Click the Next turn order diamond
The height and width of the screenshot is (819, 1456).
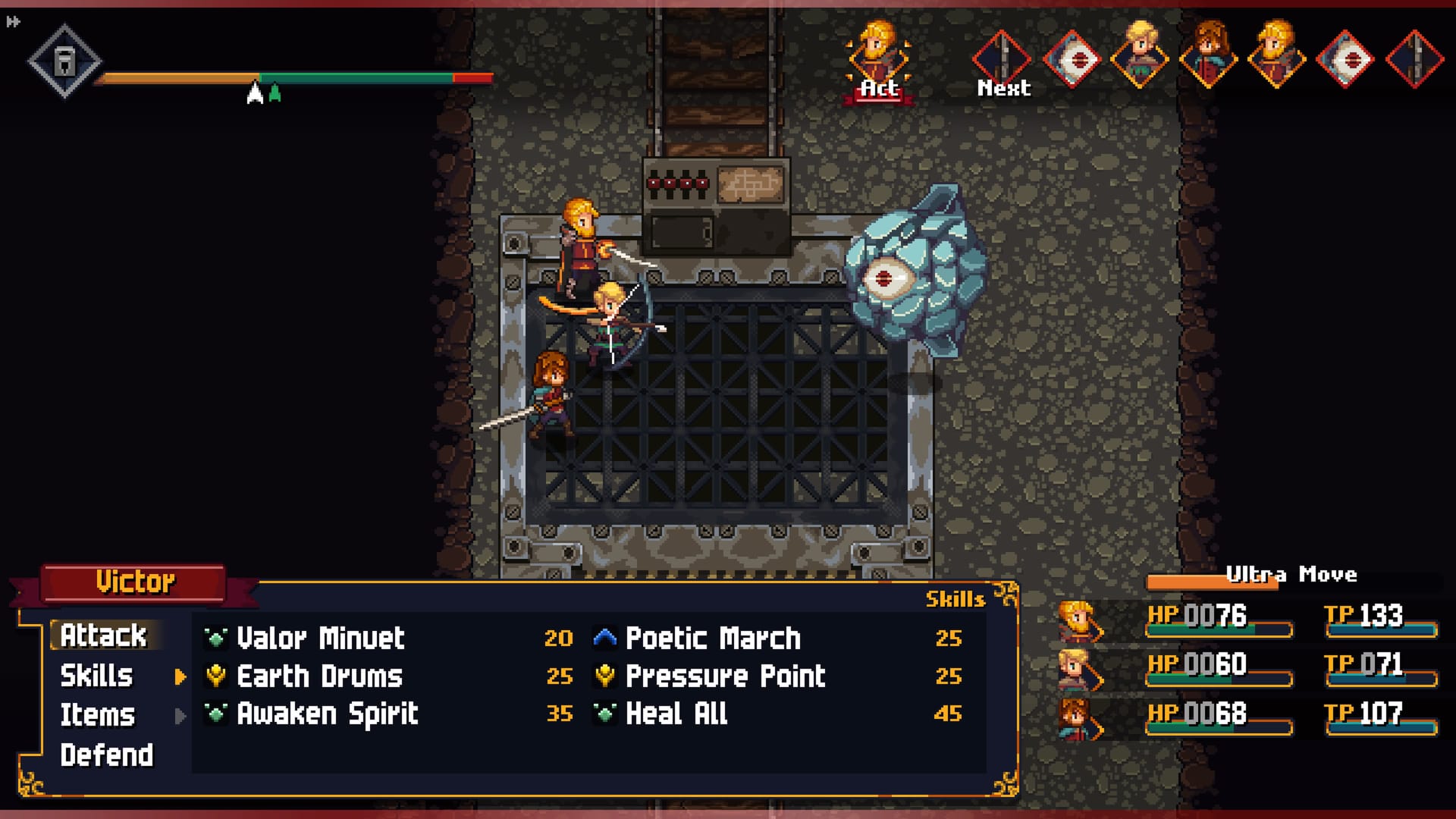(1002, 59)
